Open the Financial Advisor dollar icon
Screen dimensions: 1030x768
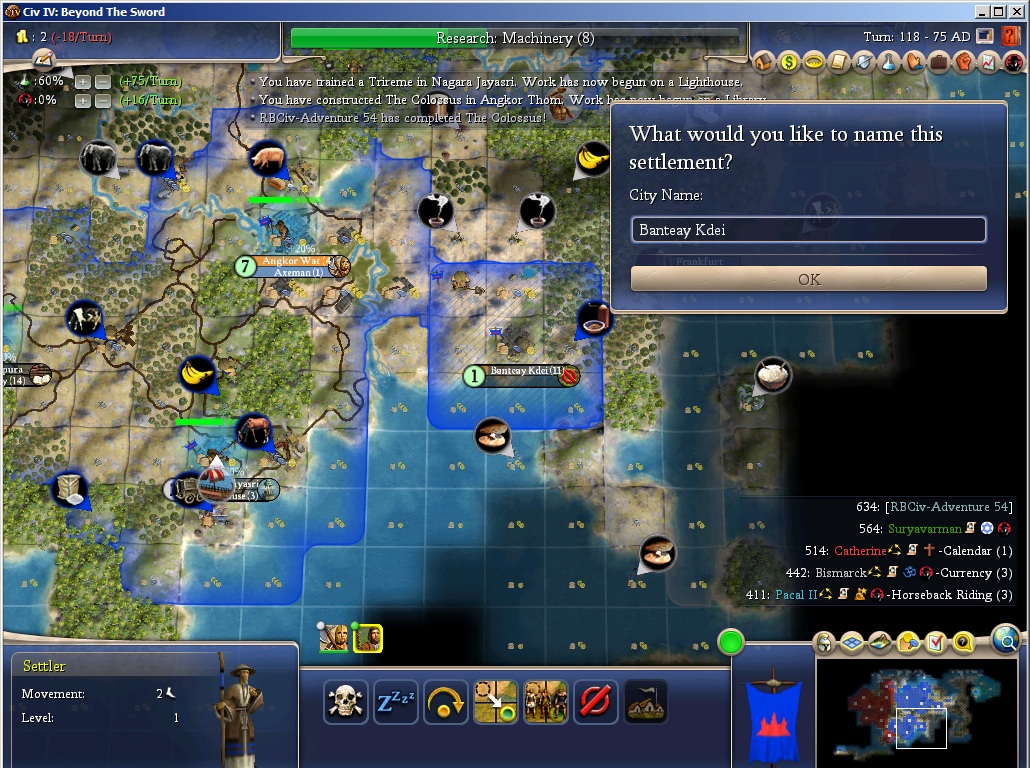789,62
